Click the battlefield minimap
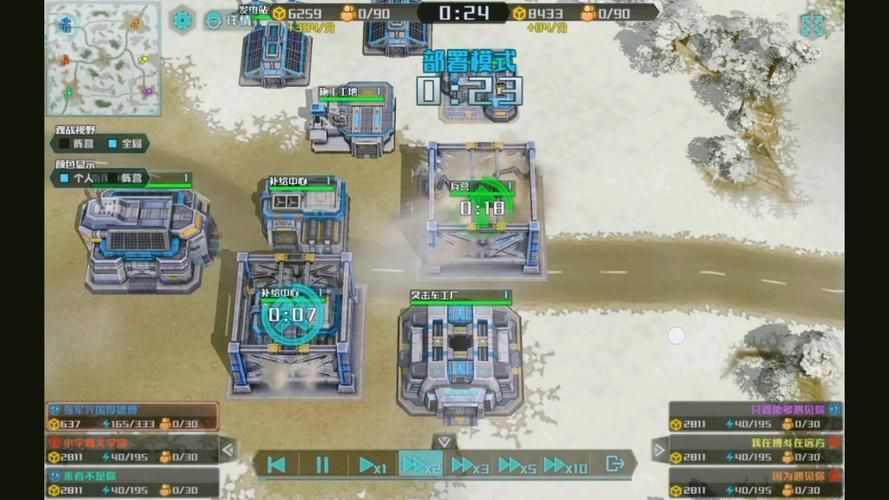889x500 pixels. (103, 60)
